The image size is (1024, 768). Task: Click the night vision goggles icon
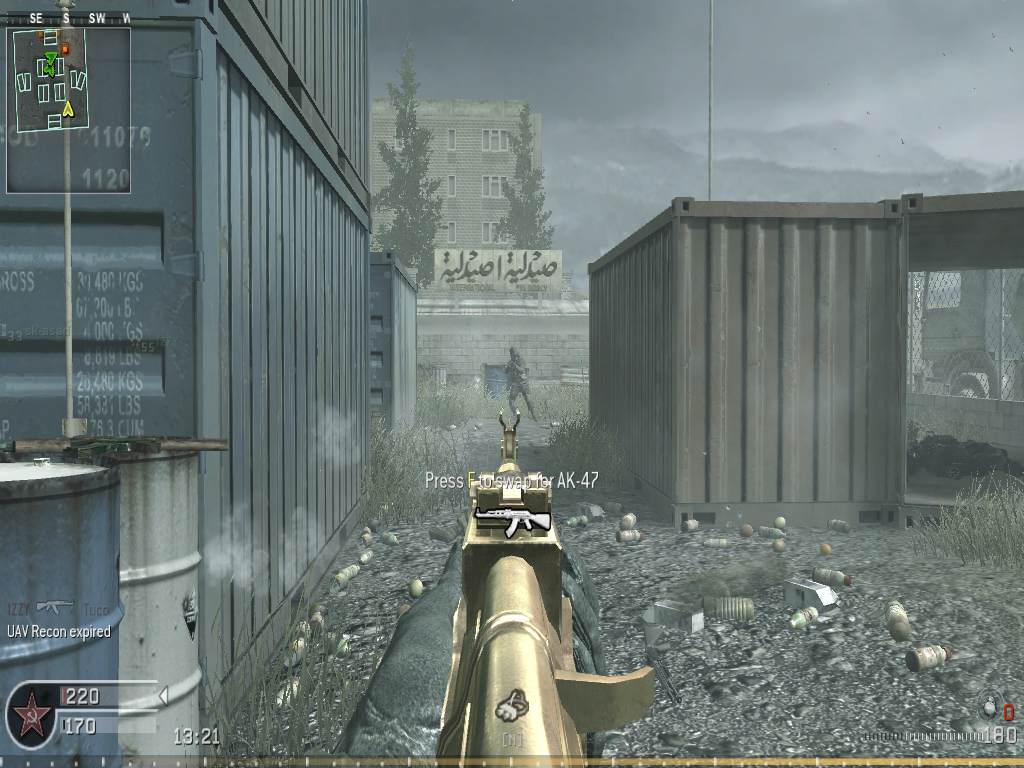512,707
